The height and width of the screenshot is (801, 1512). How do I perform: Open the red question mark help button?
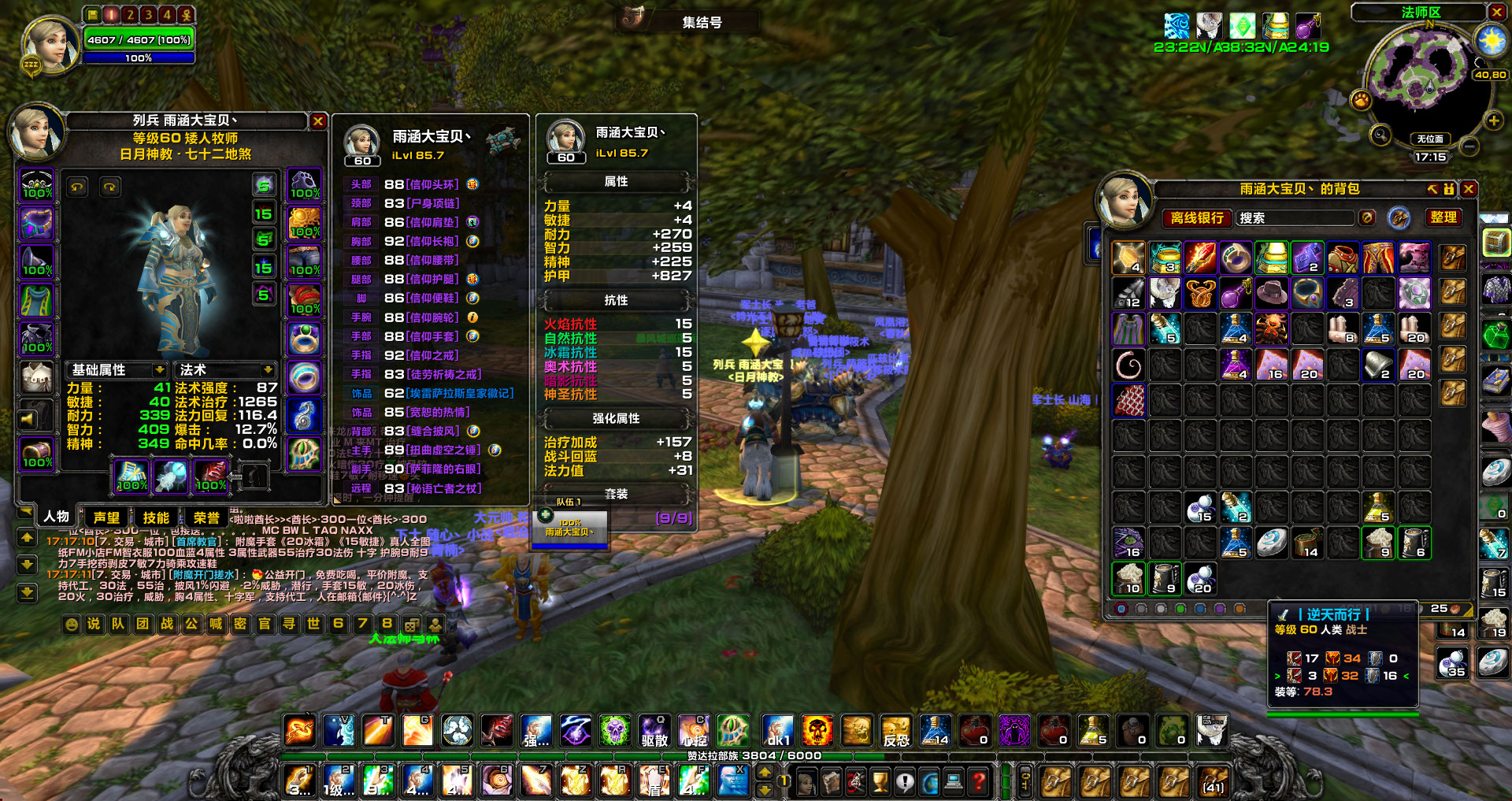[979, 782]
